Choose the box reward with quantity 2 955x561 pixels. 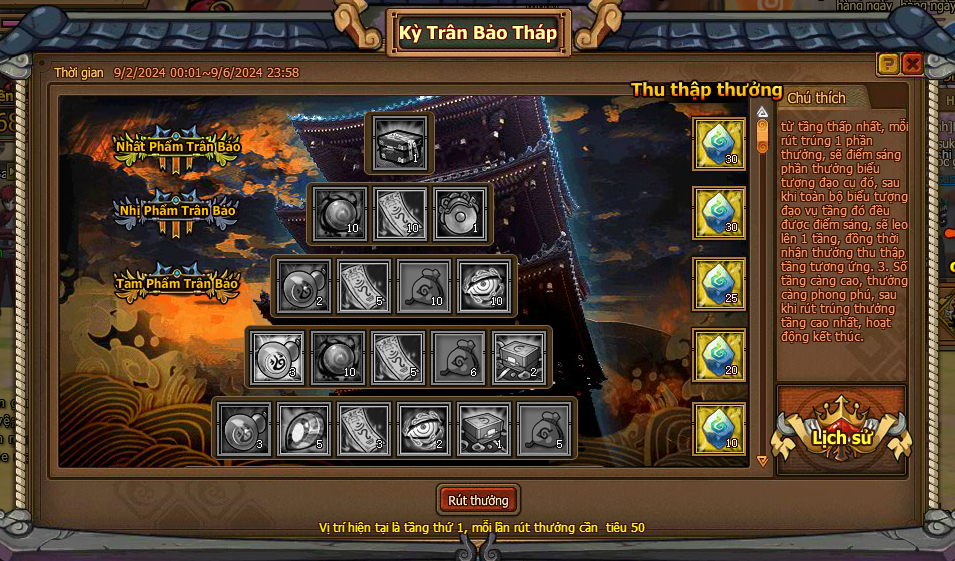click(x=519, y=357)
